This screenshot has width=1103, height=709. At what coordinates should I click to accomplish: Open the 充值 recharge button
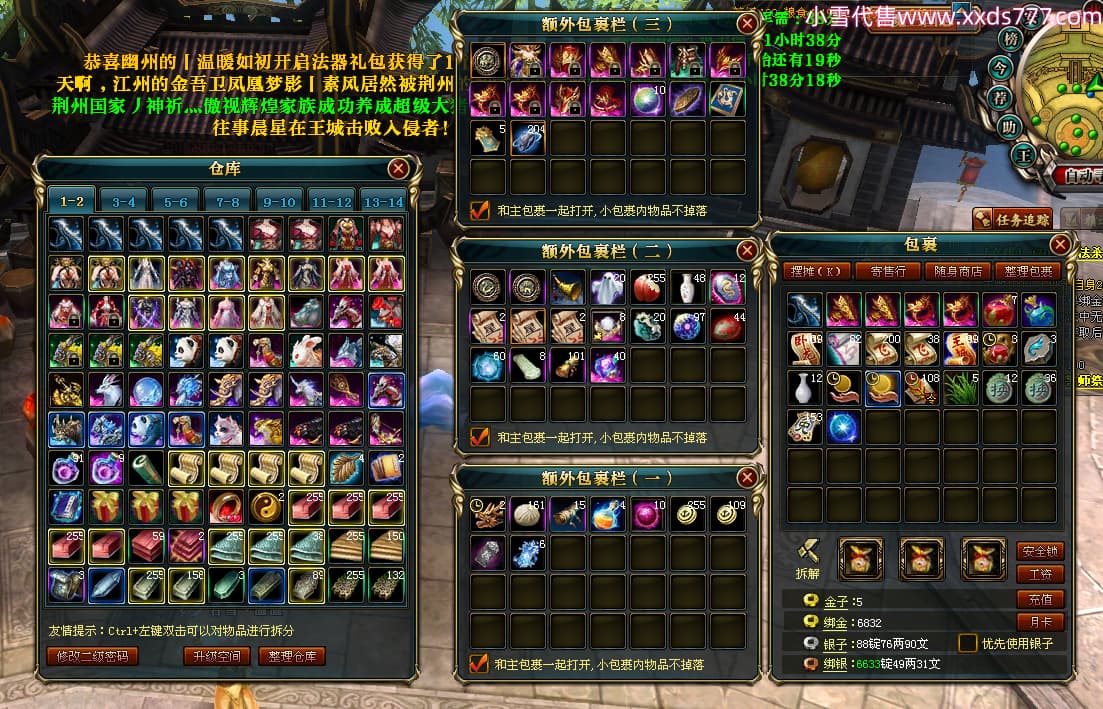coord(1040,599)
